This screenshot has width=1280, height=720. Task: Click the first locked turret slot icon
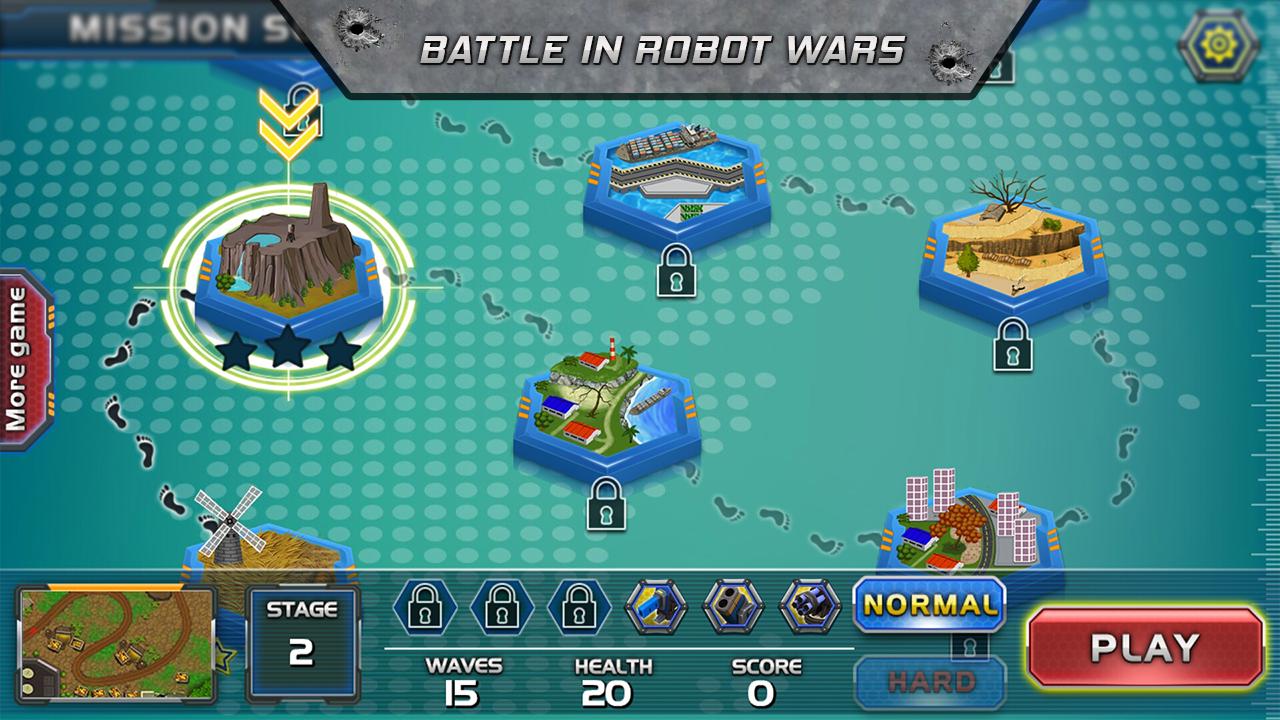[427, 608]
